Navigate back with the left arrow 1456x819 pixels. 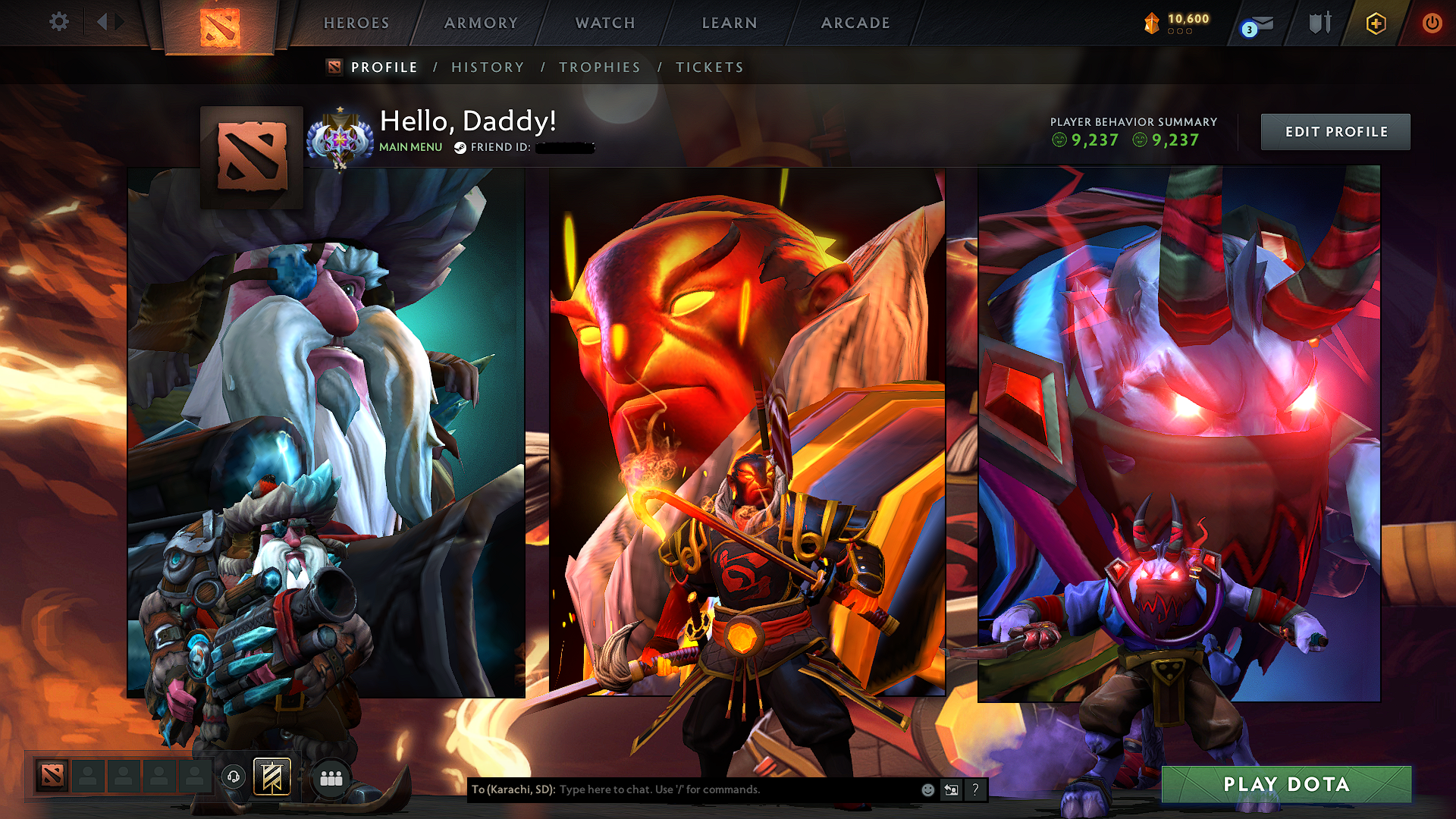tap(102, 22)
